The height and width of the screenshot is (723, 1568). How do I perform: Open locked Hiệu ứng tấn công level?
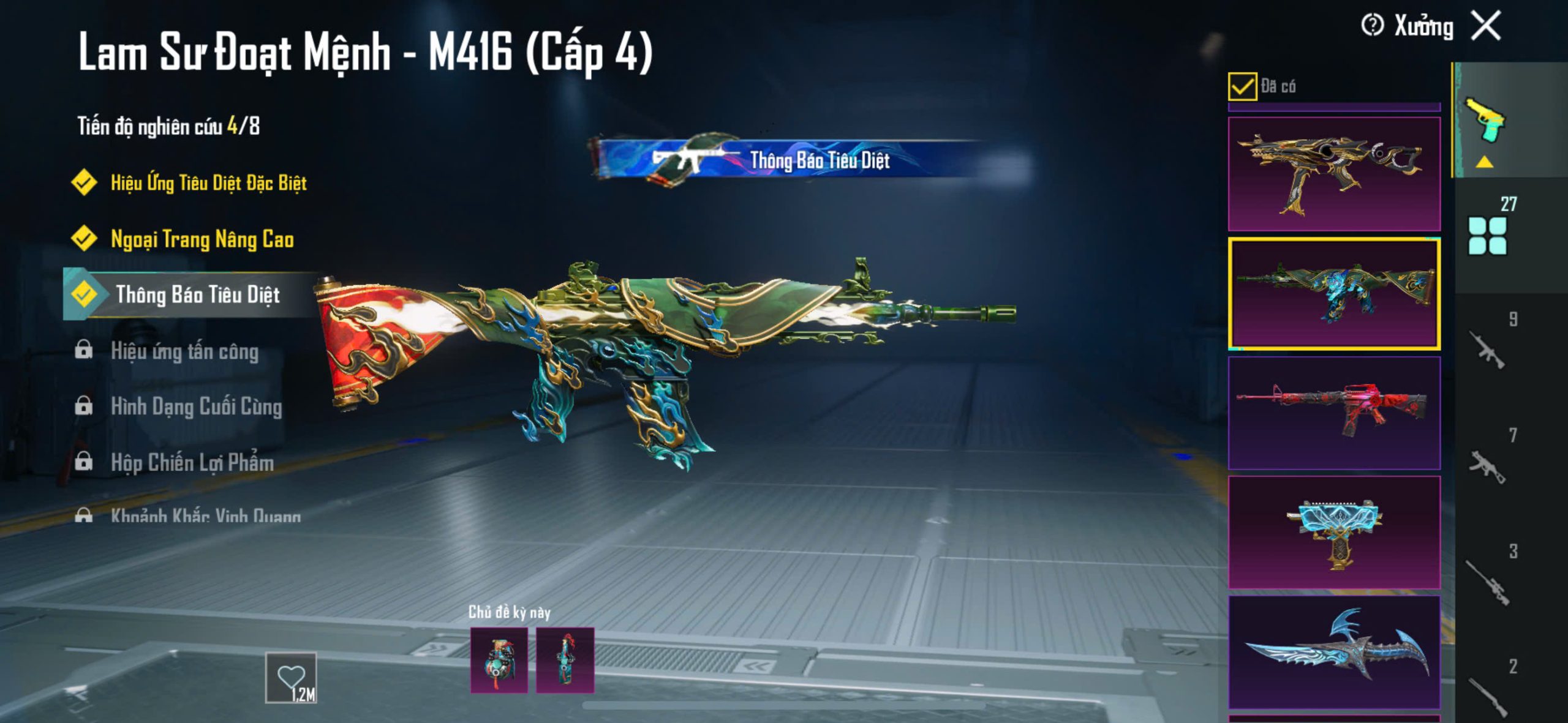pos(184,351)
